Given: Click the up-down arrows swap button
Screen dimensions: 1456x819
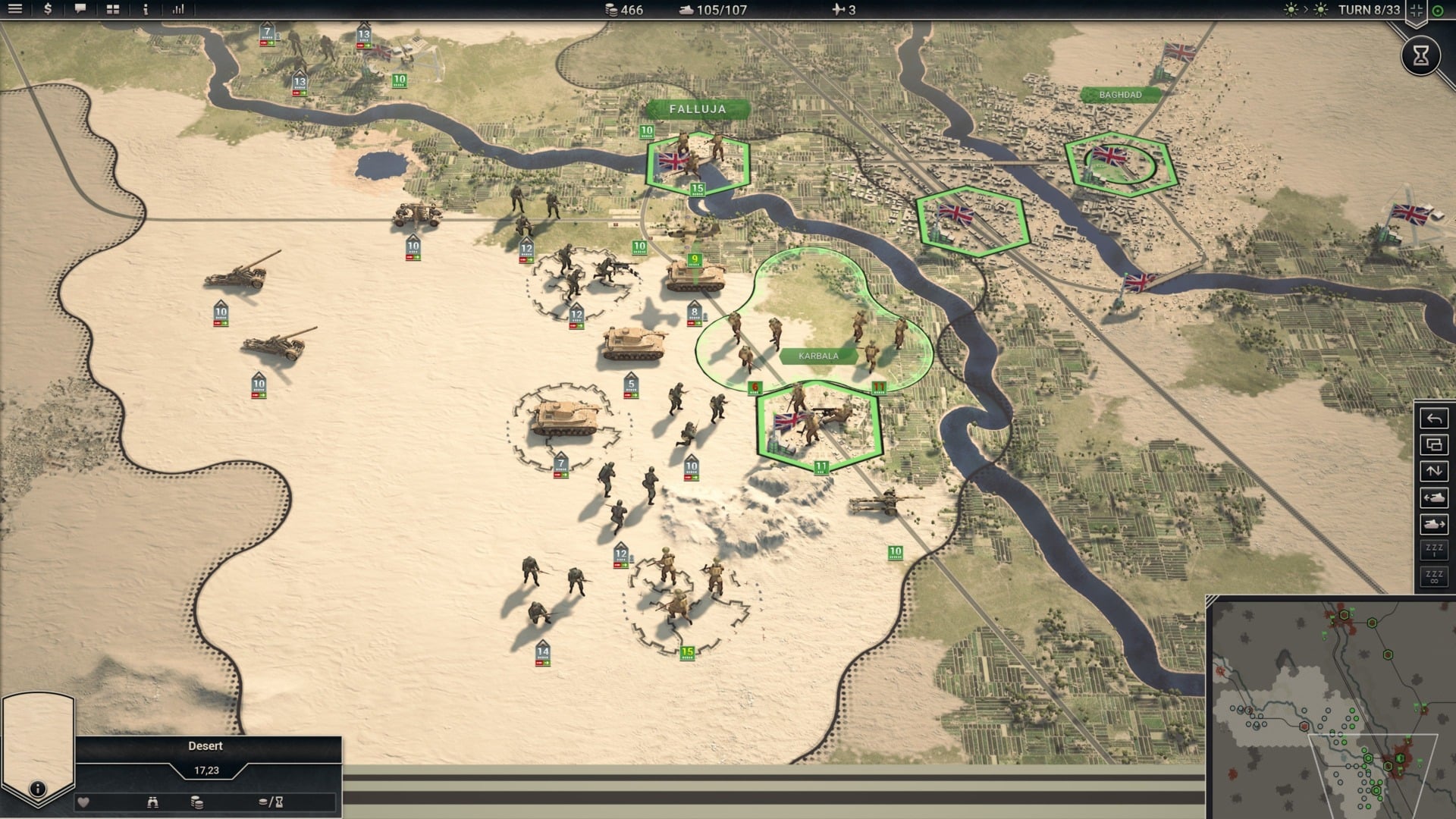Looking at the screenshot, I should (1434, 471).
